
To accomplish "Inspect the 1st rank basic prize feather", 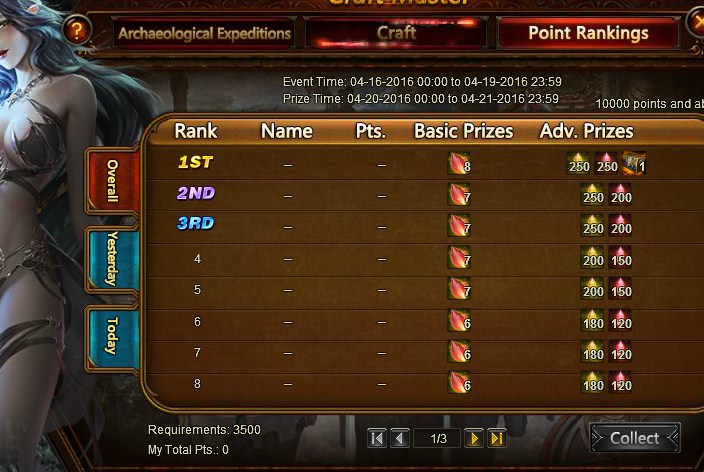I will point(458,164).
